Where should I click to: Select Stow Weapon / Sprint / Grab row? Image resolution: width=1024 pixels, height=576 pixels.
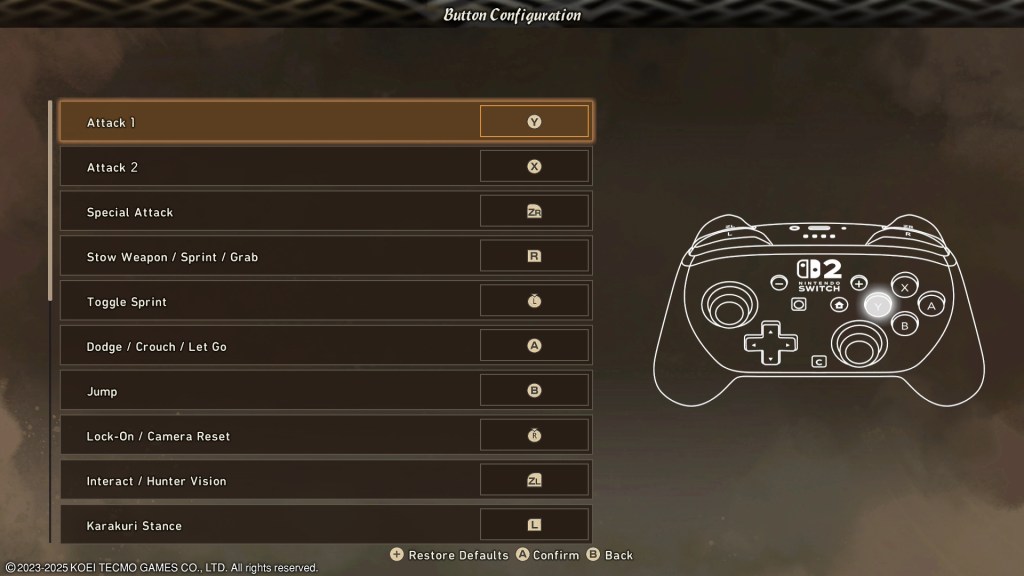pyautogui.click(x=325, y=257)
